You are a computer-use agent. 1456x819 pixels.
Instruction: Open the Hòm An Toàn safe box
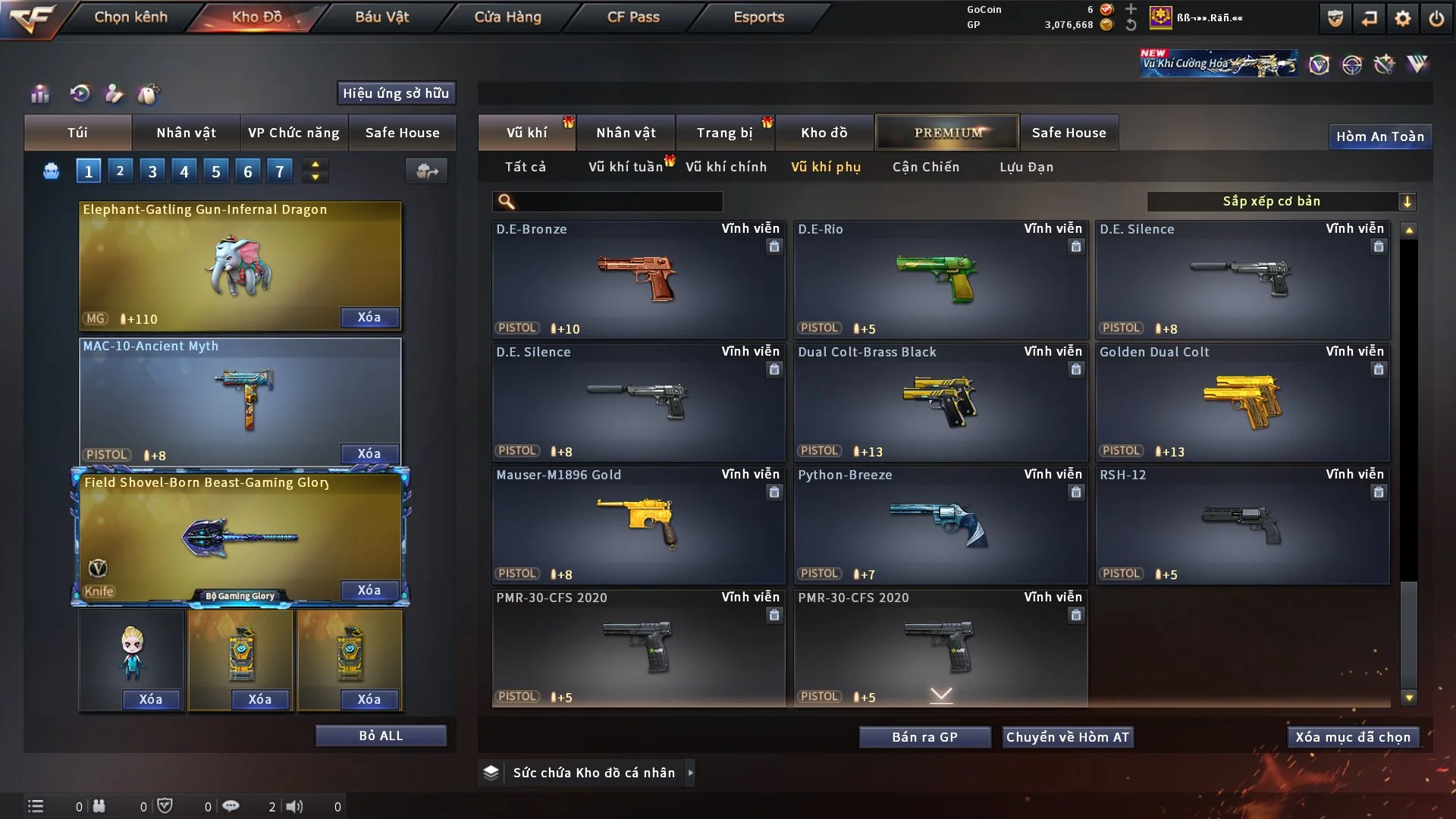coord(1379,136)
